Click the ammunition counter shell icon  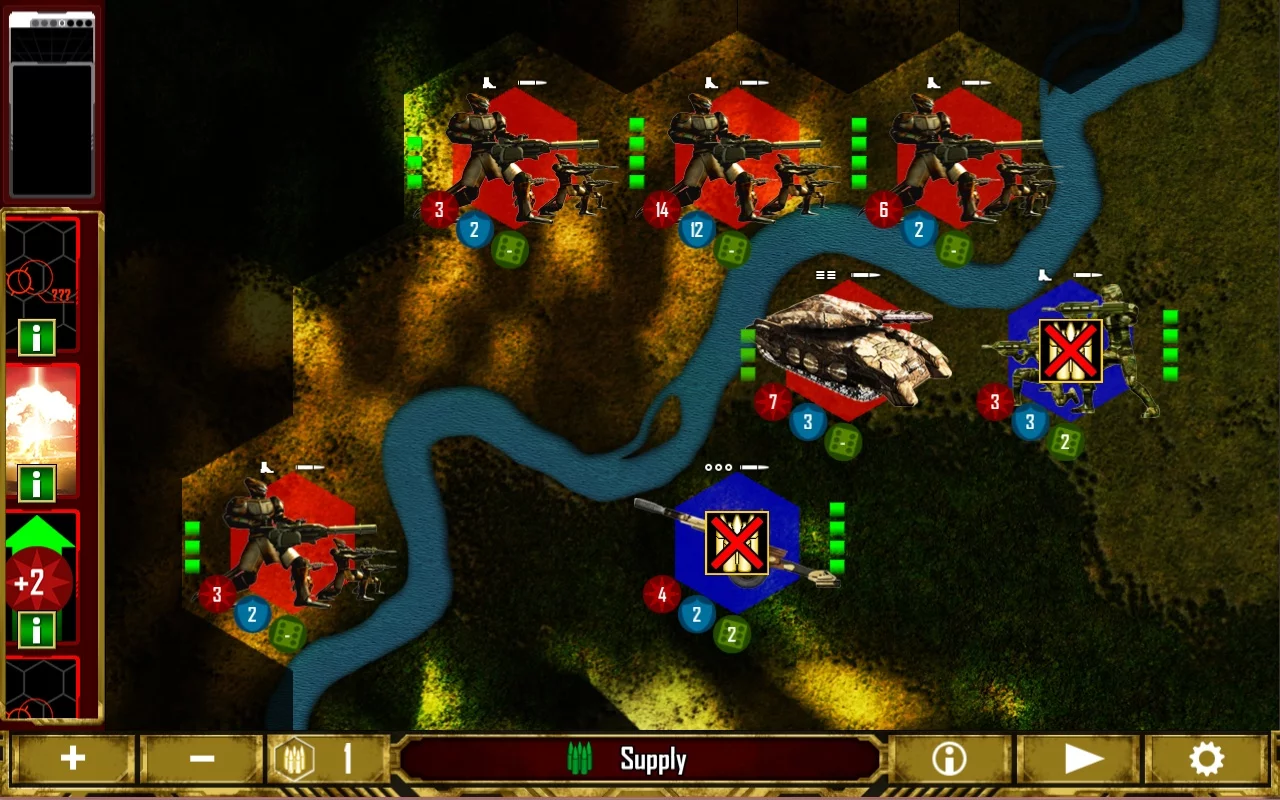(294, 758)
